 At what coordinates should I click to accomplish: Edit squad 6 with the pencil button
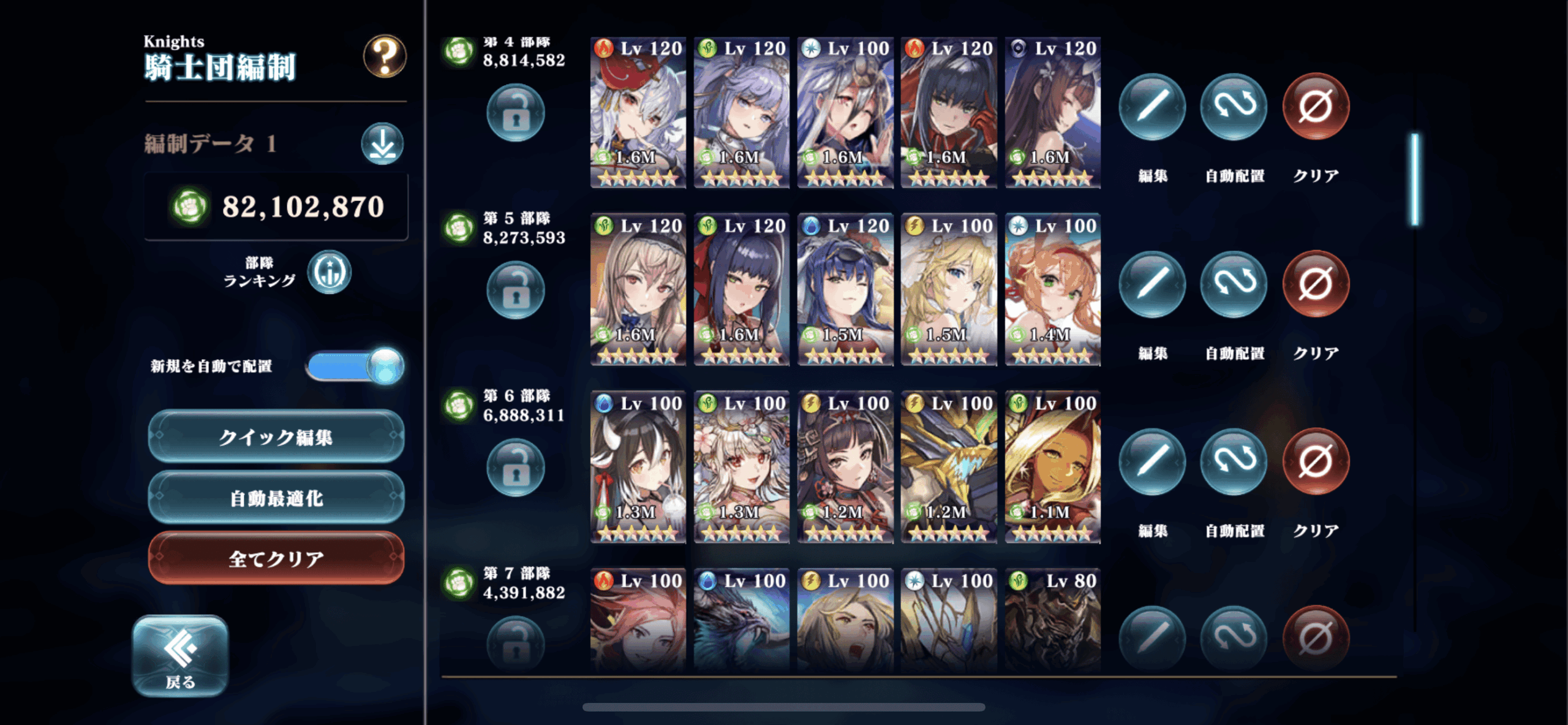point(1151,461)
